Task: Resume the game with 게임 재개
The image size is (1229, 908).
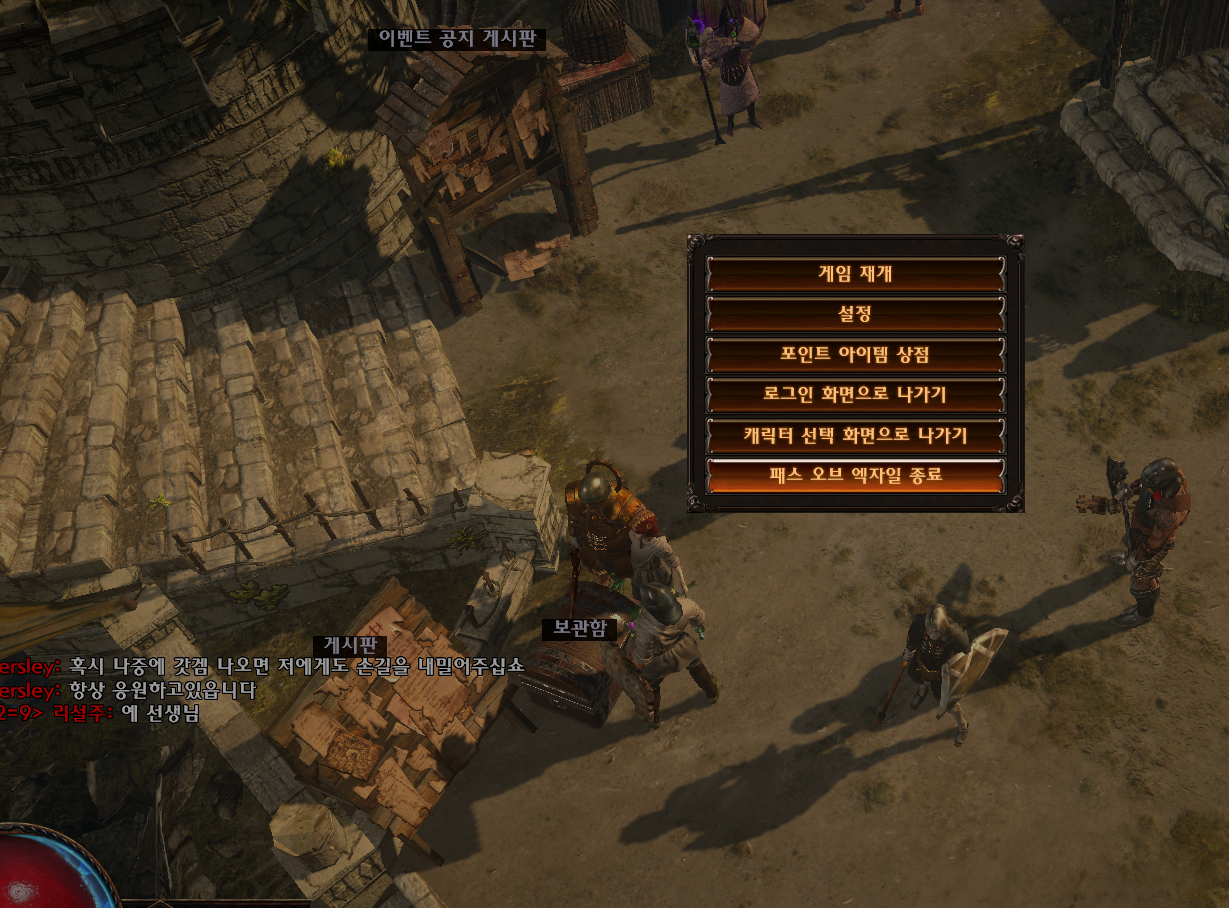Action: coord(855,274)
